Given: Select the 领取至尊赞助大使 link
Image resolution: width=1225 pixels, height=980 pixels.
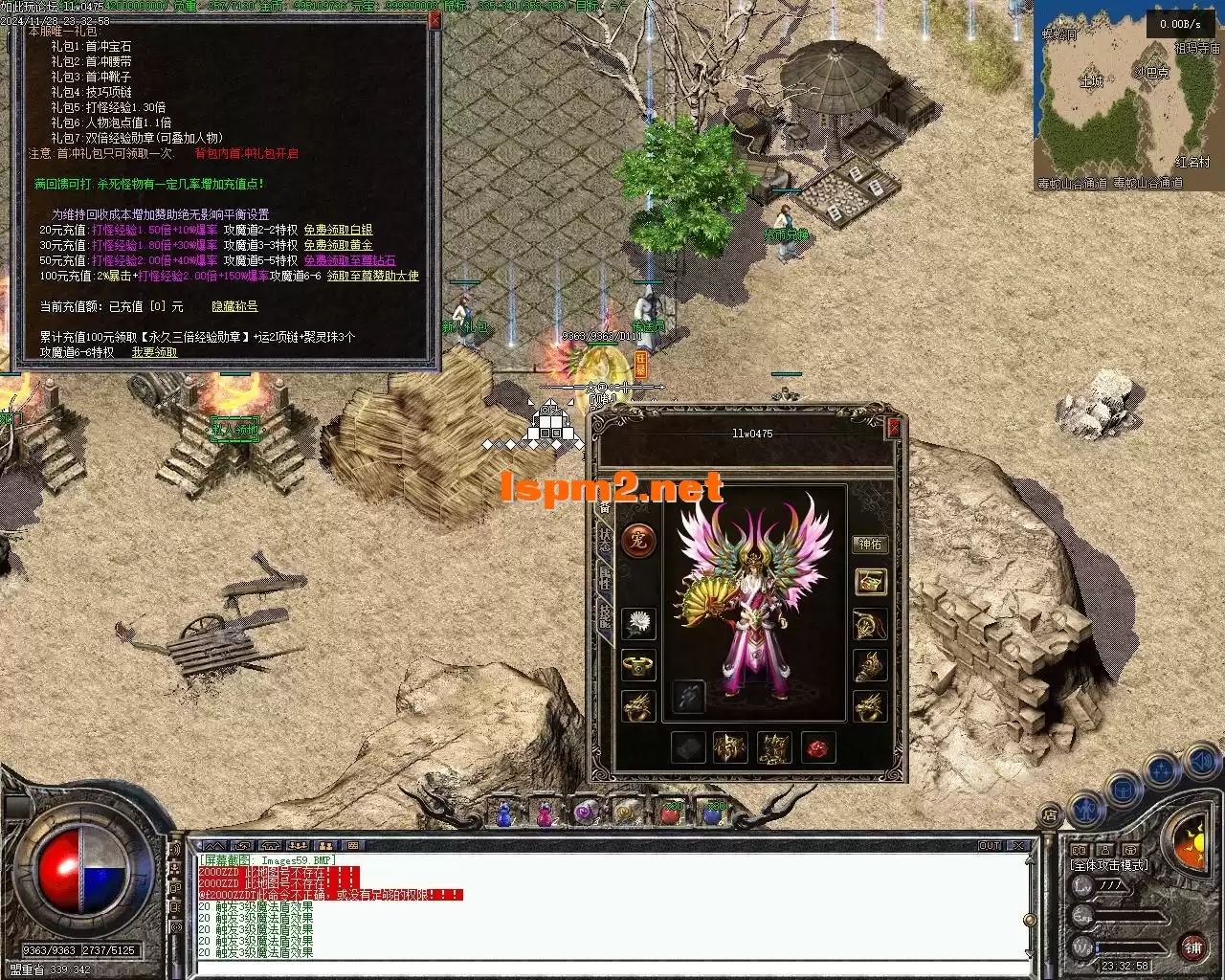Looking at the screenshot, I should [x=372, y=276].
